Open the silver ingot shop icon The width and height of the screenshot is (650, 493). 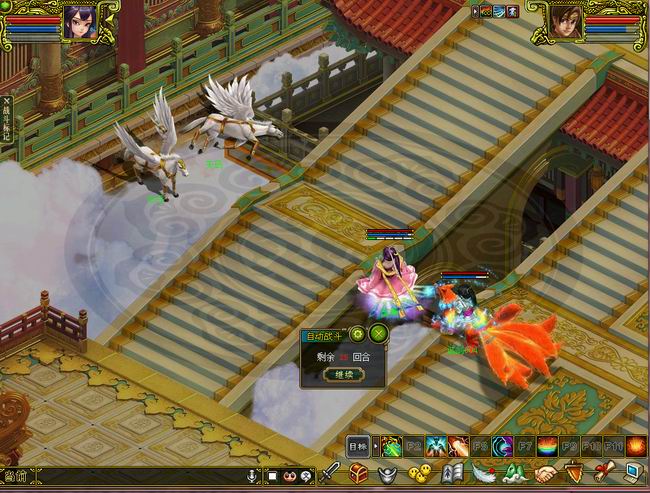(389, 474)
